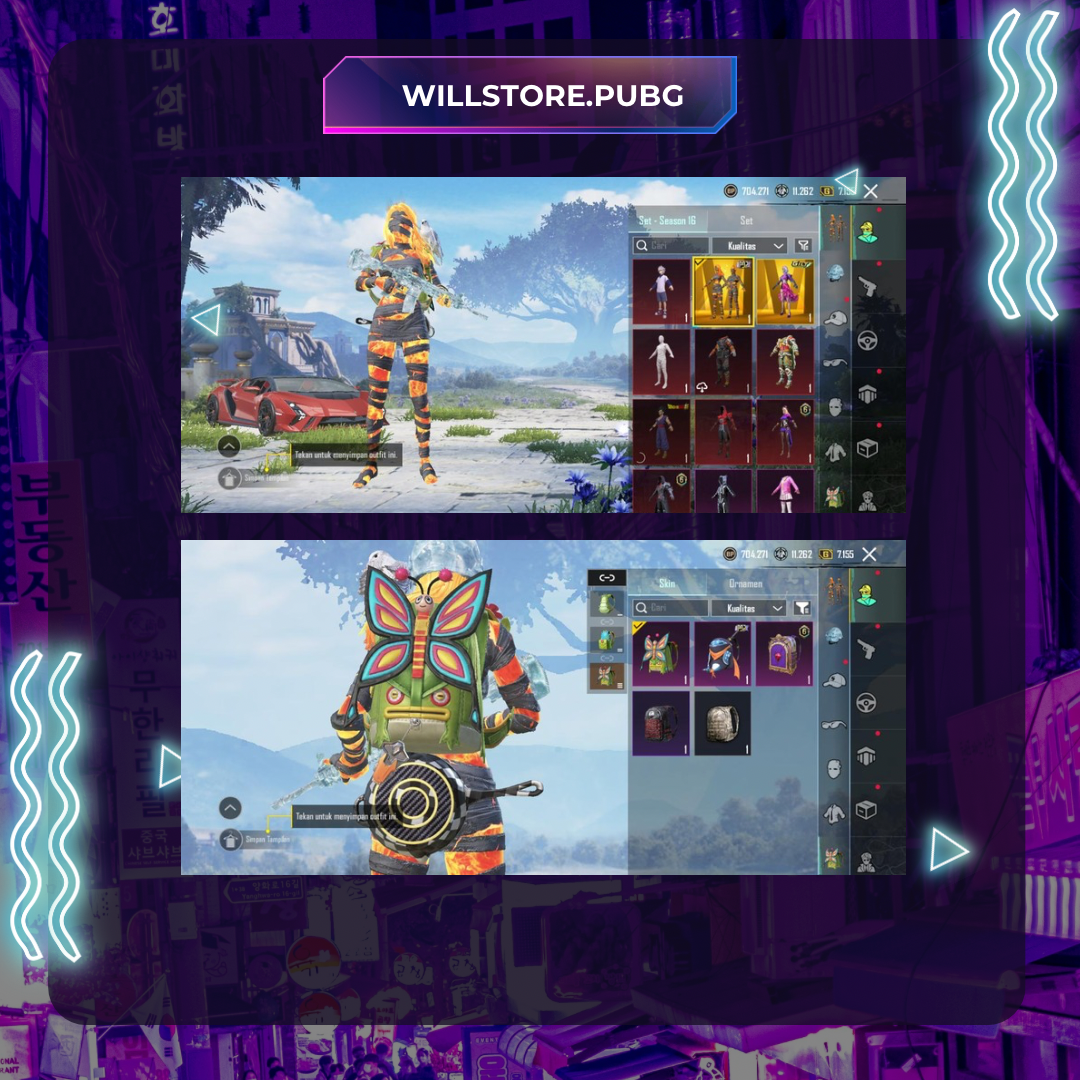Open Kualitas dropdown above the backpack skins
This screenshot has width=1080, height=1080.
point(749,608)
